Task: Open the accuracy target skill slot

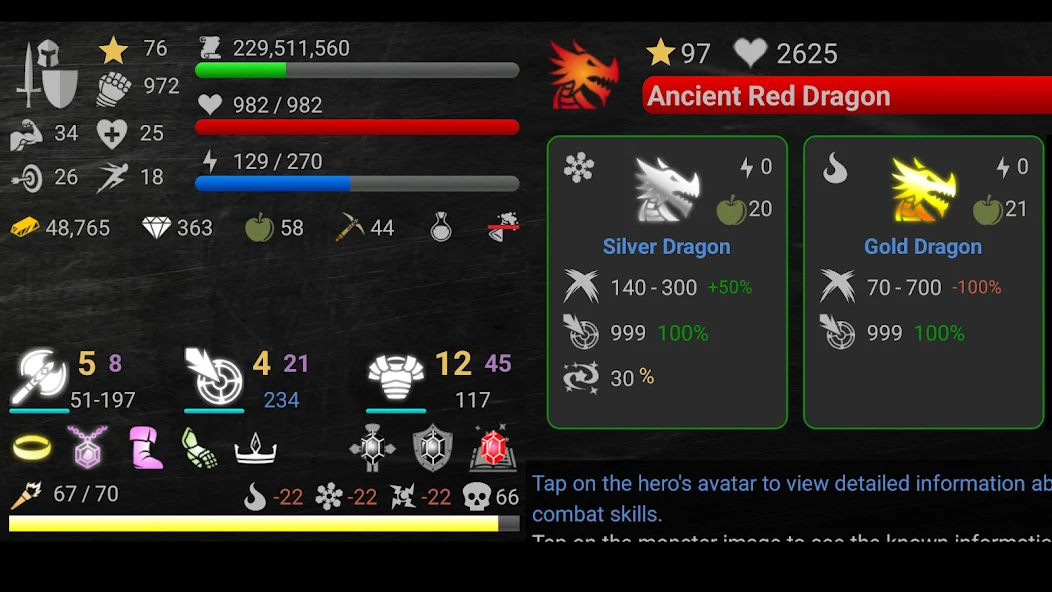Action: [214, 377]
